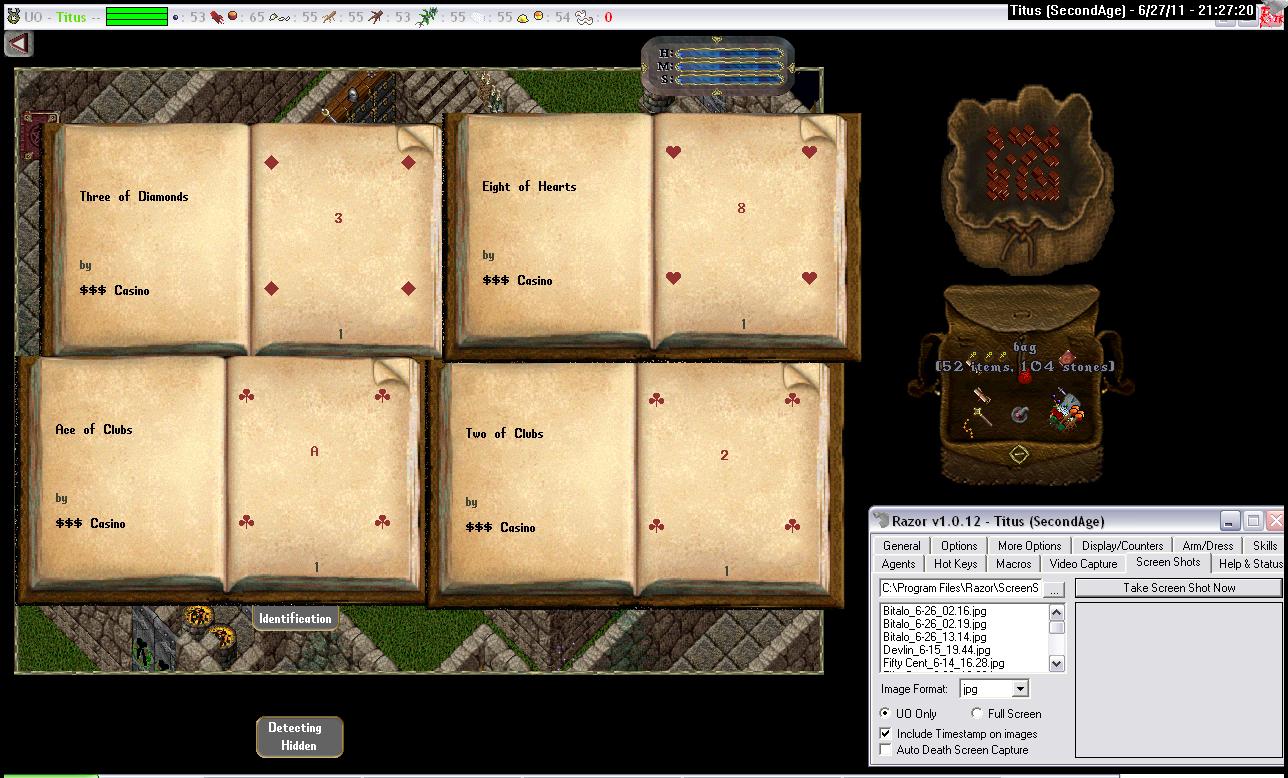Enable Auto Death Screen Capture
The width and height of the screenshot is (1288, 778).
[x=885, y=750]
